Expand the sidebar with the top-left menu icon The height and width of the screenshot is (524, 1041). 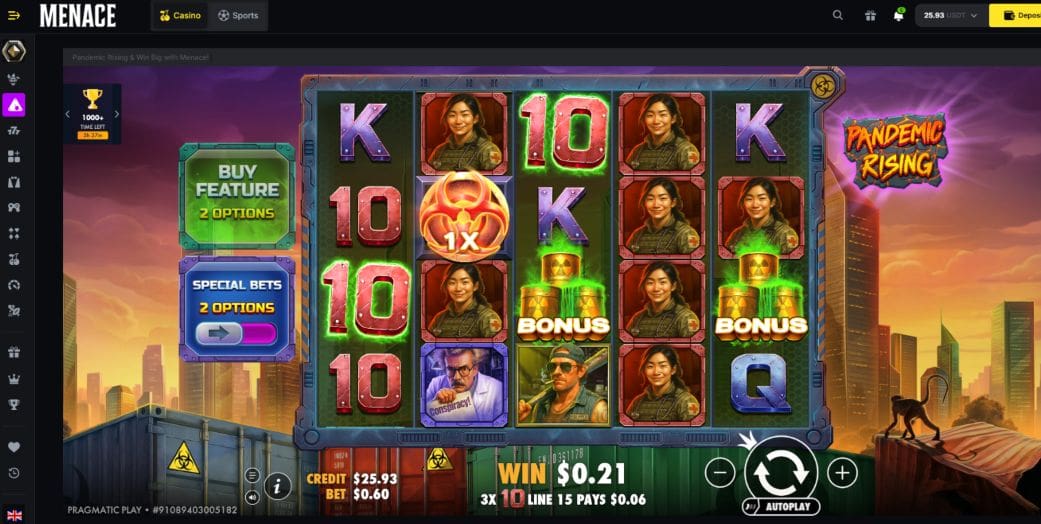pos(14,15)
